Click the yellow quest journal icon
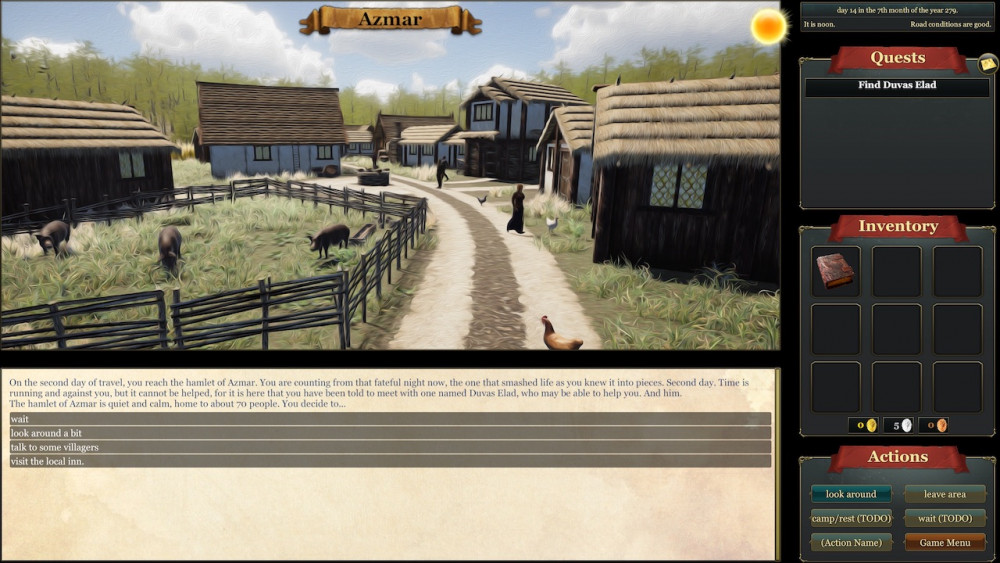Viewport: 1000px width, 563px height. (x=988, y=64)
